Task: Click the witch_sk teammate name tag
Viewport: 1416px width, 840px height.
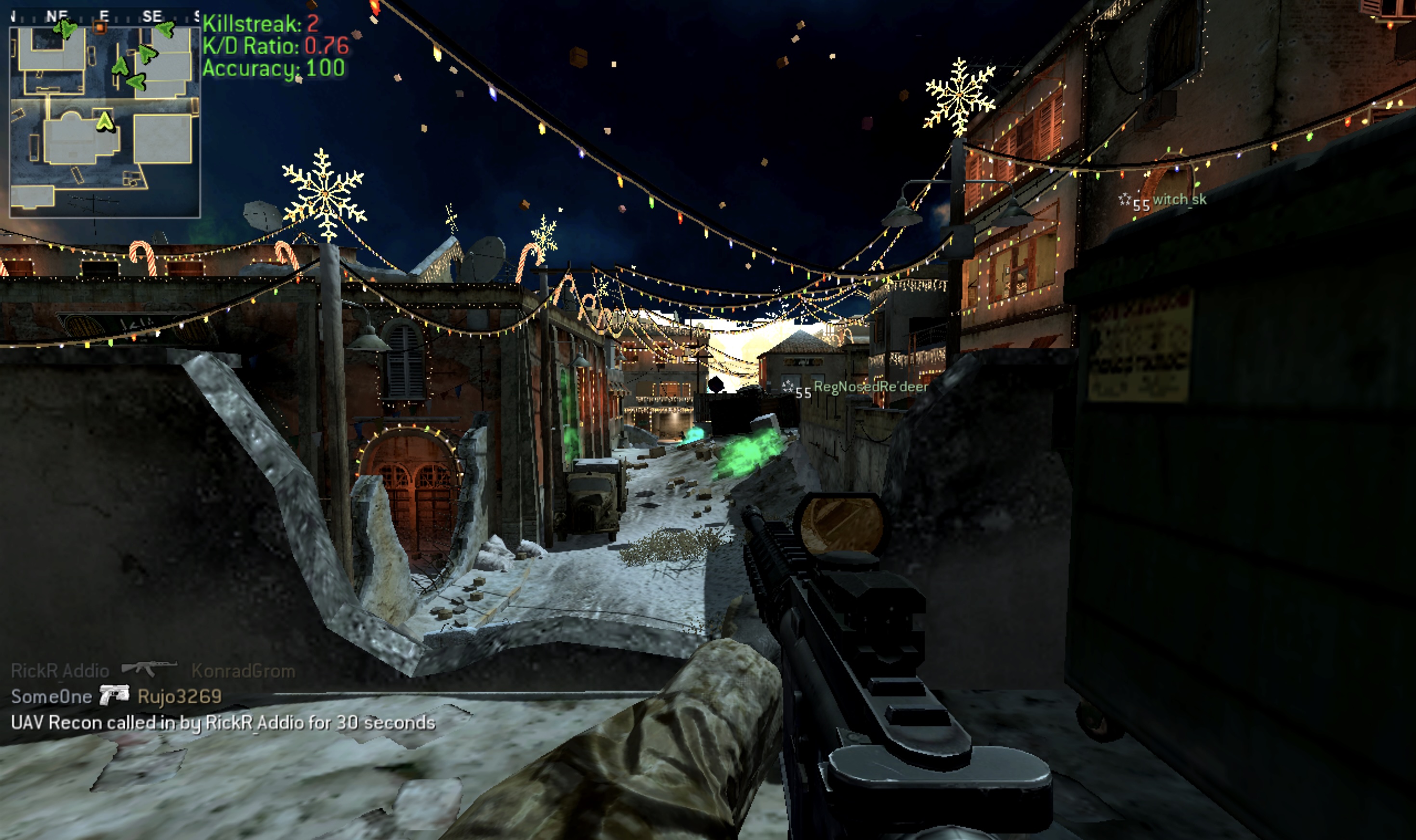Action: [1179, 200]
